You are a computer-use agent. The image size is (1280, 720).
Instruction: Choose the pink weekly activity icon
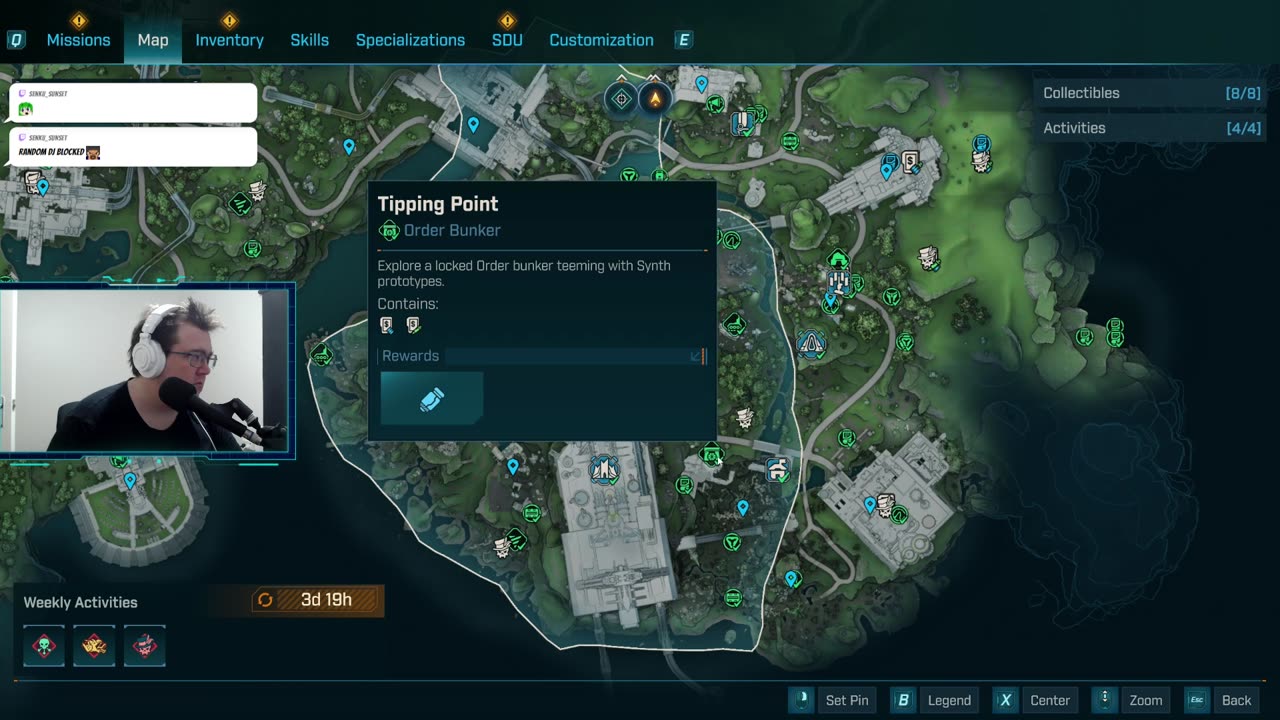tap(144, 646)
